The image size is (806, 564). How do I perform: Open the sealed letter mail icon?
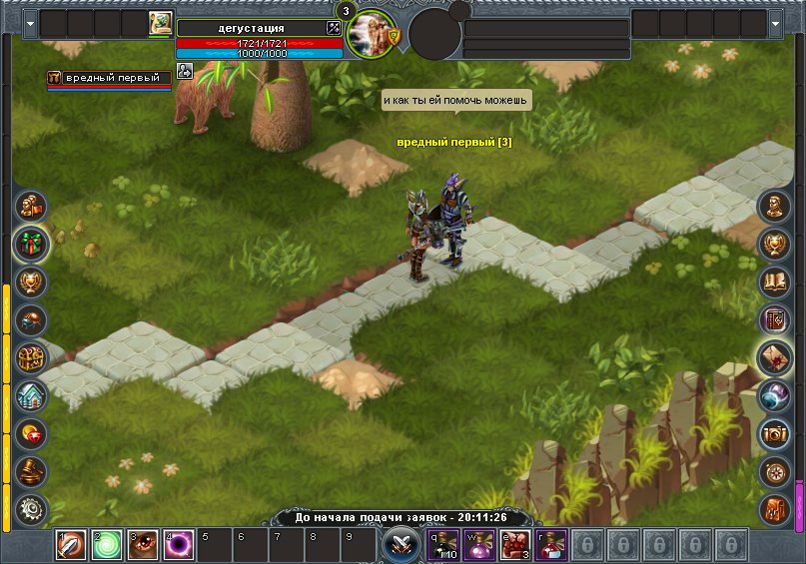point(774,358)
